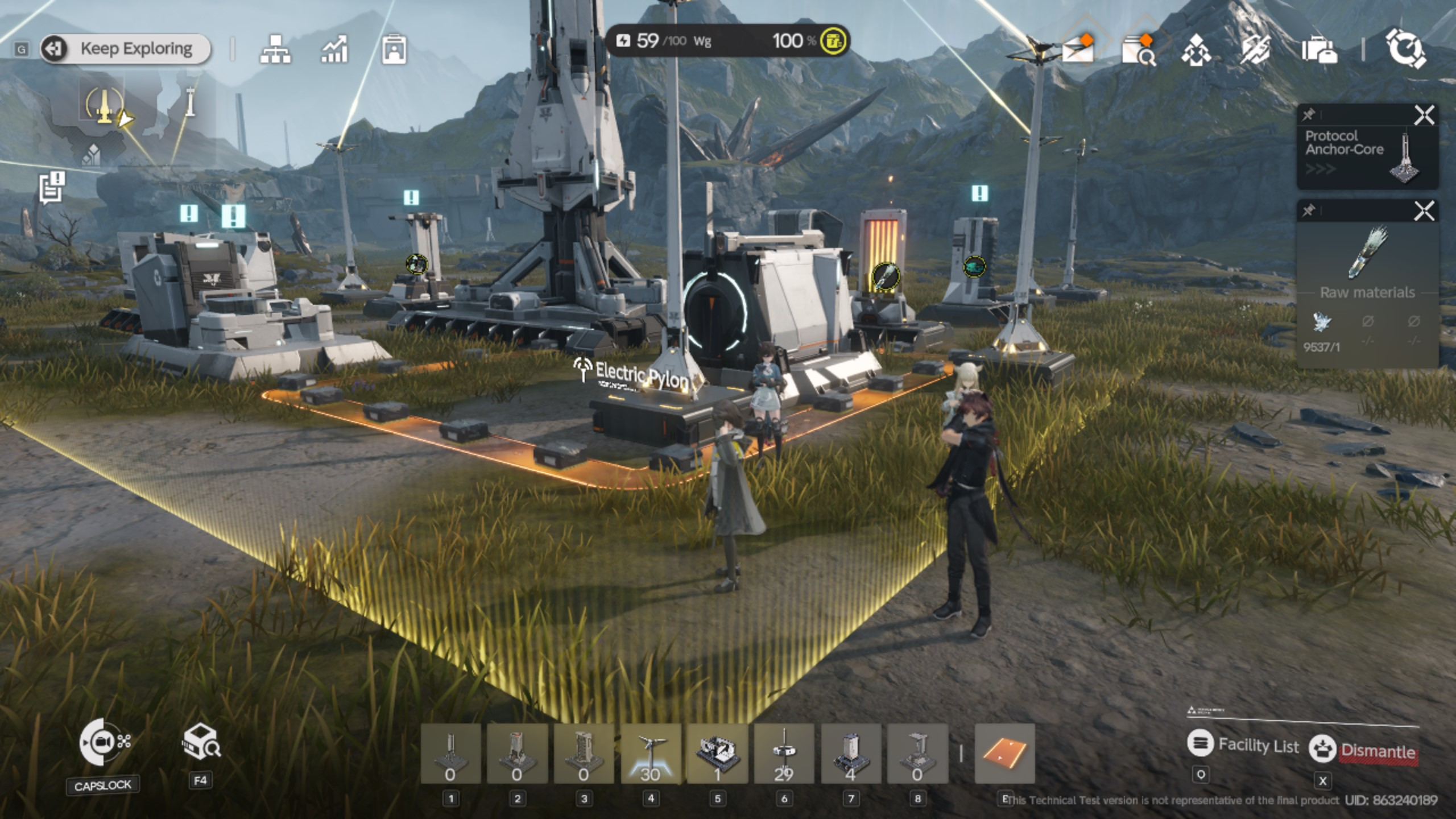Close the Raw materials pinned panel

(1424, 212)
